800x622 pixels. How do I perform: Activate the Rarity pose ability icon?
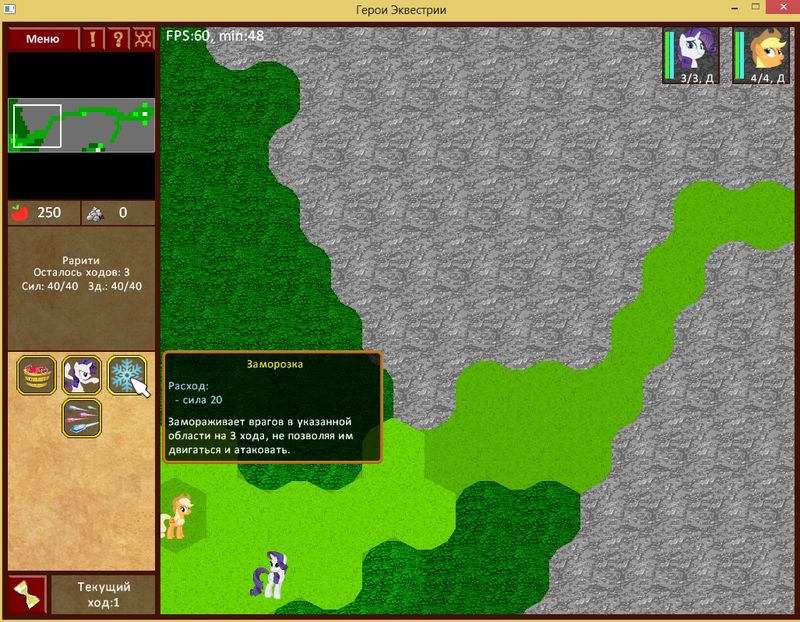point(82,375)
